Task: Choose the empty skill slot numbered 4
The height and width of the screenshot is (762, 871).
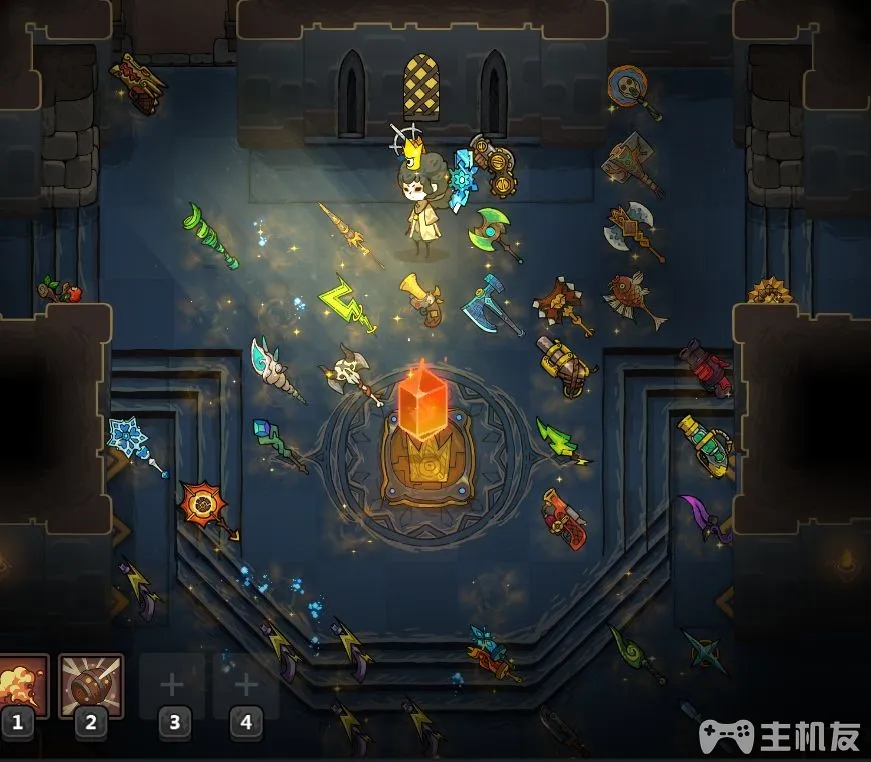Action: click(245, 686)
